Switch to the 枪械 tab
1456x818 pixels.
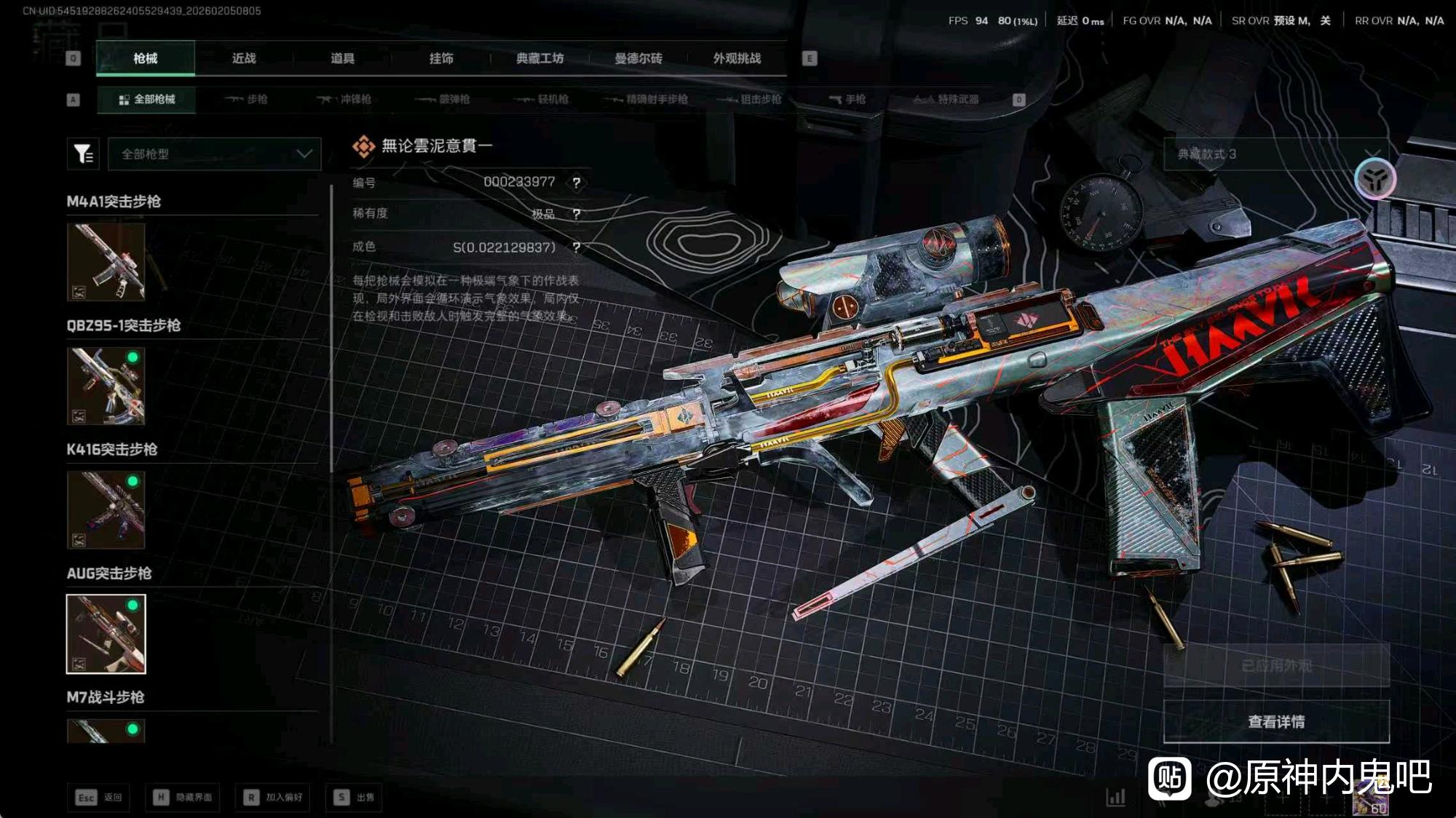pos(146,58)
